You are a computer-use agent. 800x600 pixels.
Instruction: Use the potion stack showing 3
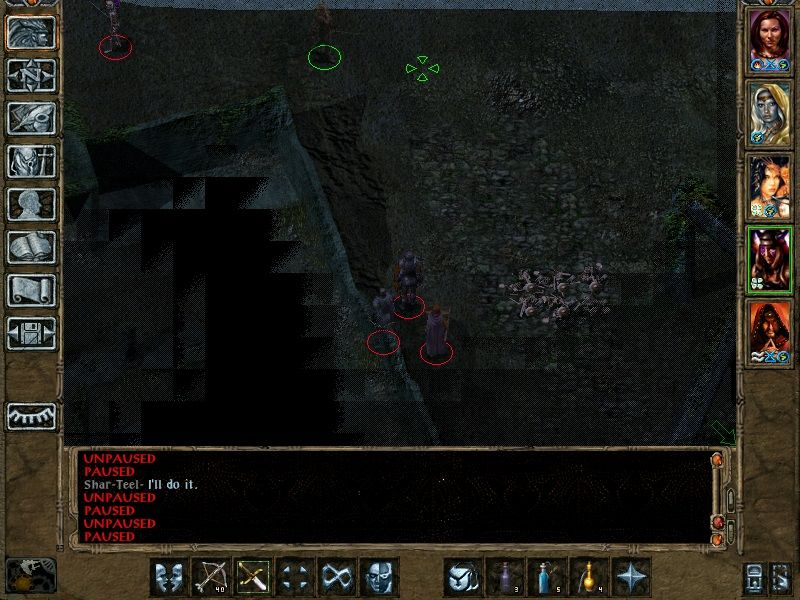click(x=506, y=577)
